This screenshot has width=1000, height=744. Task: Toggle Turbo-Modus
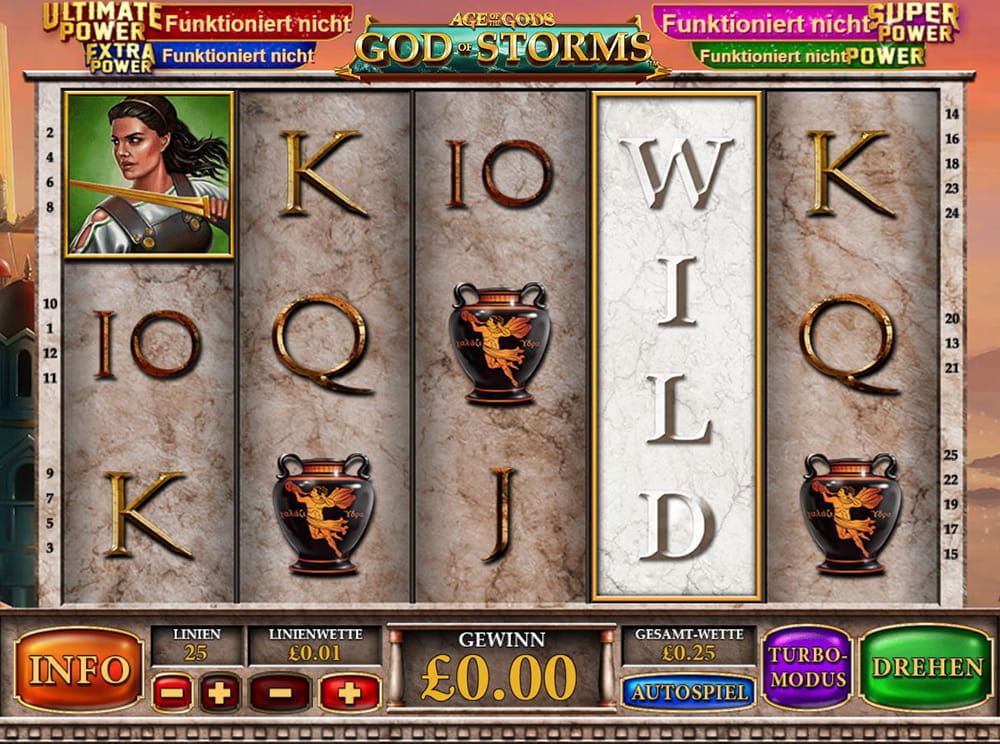pyautogui.click(x=807, y=667)
